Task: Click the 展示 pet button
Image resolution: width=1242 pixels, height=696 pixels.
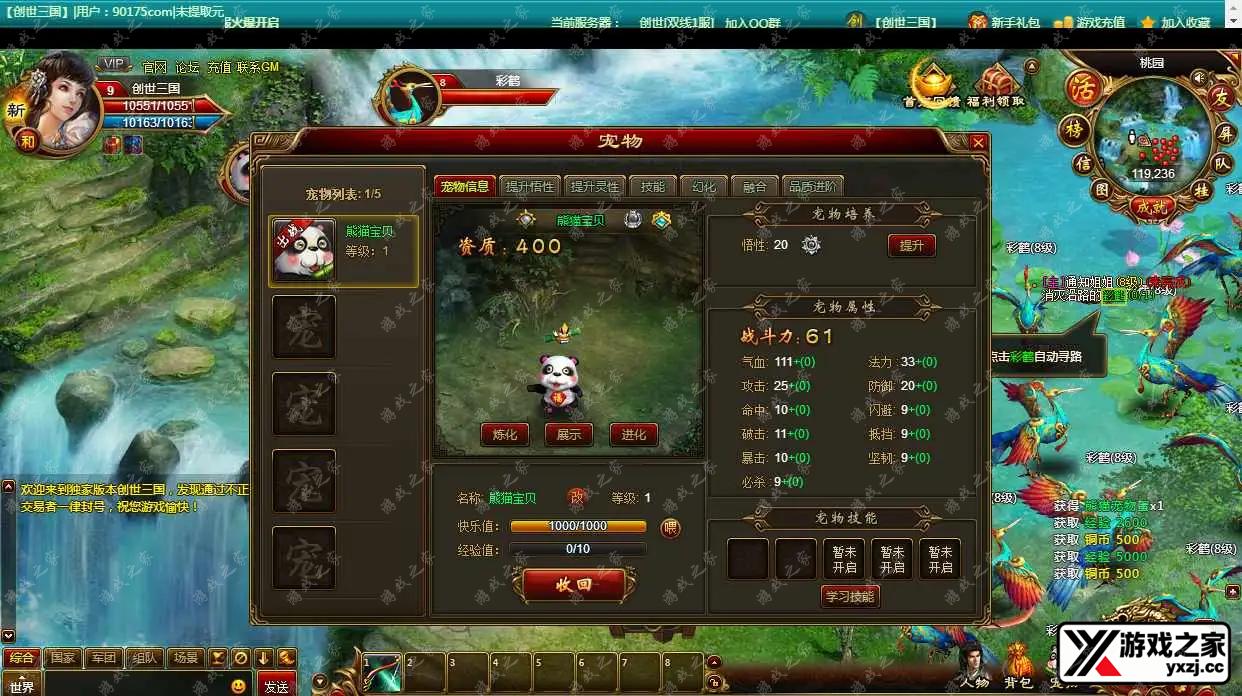Action: pos(569,434)
